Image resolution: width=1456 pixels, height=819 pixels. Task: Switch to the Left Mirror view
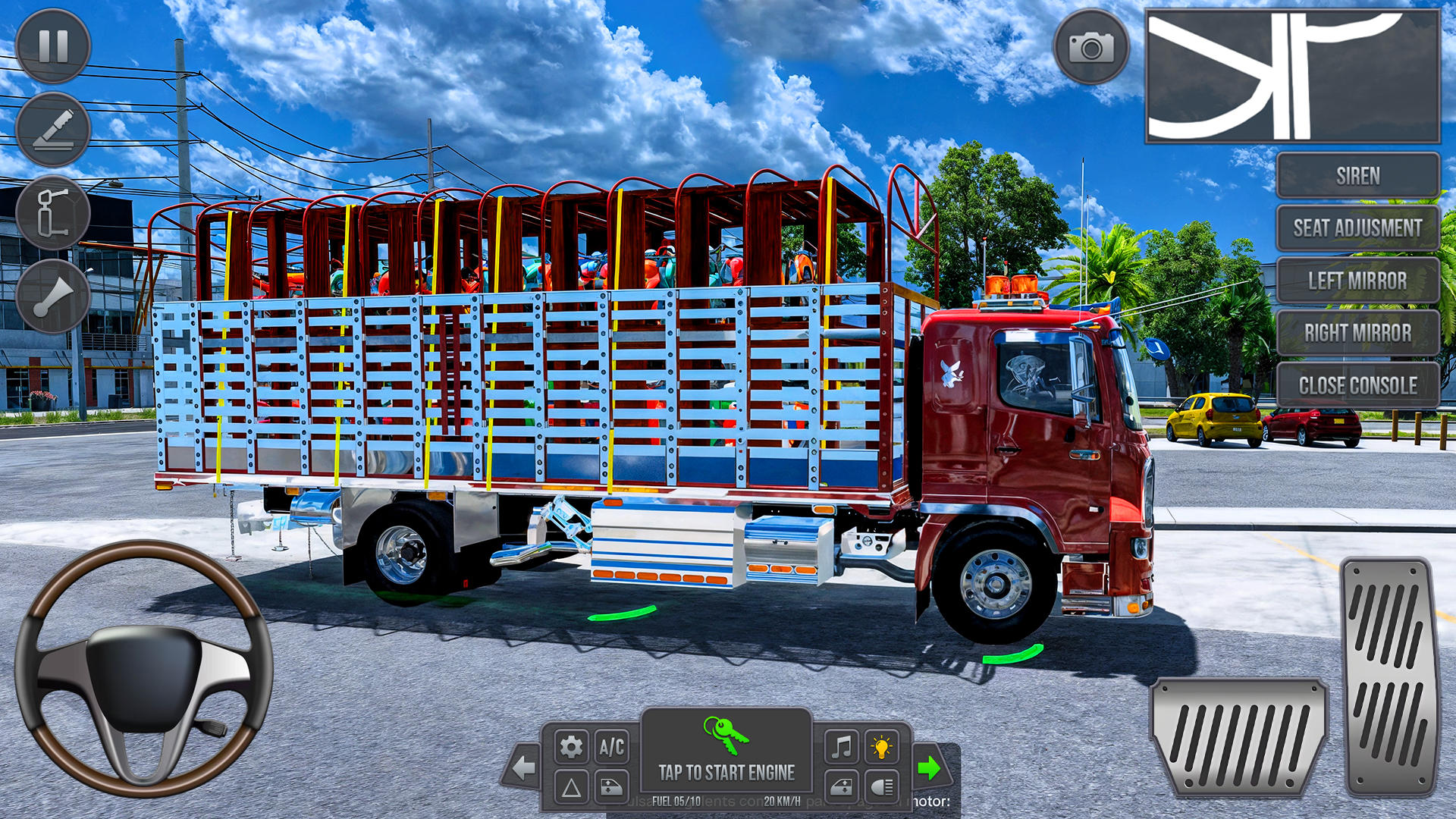[1357, 280]
